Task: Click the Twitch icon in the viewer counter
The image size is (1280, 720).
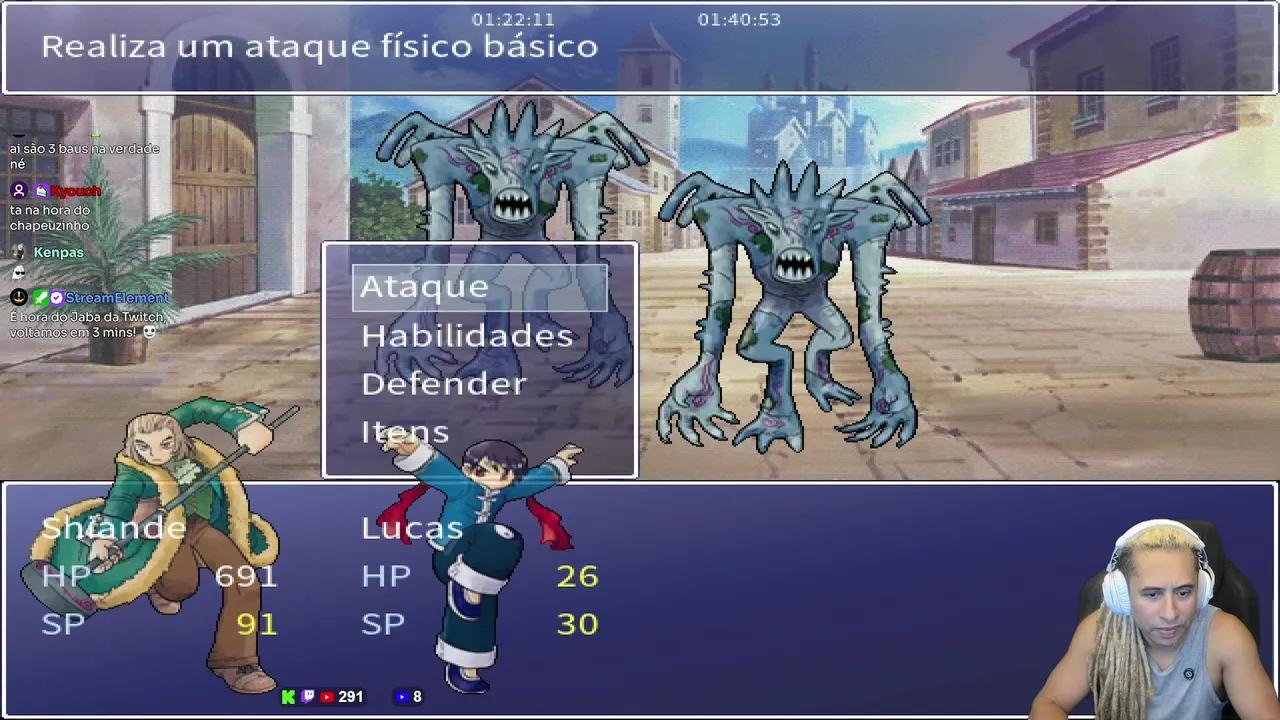Action: click(x=306, y=696)
